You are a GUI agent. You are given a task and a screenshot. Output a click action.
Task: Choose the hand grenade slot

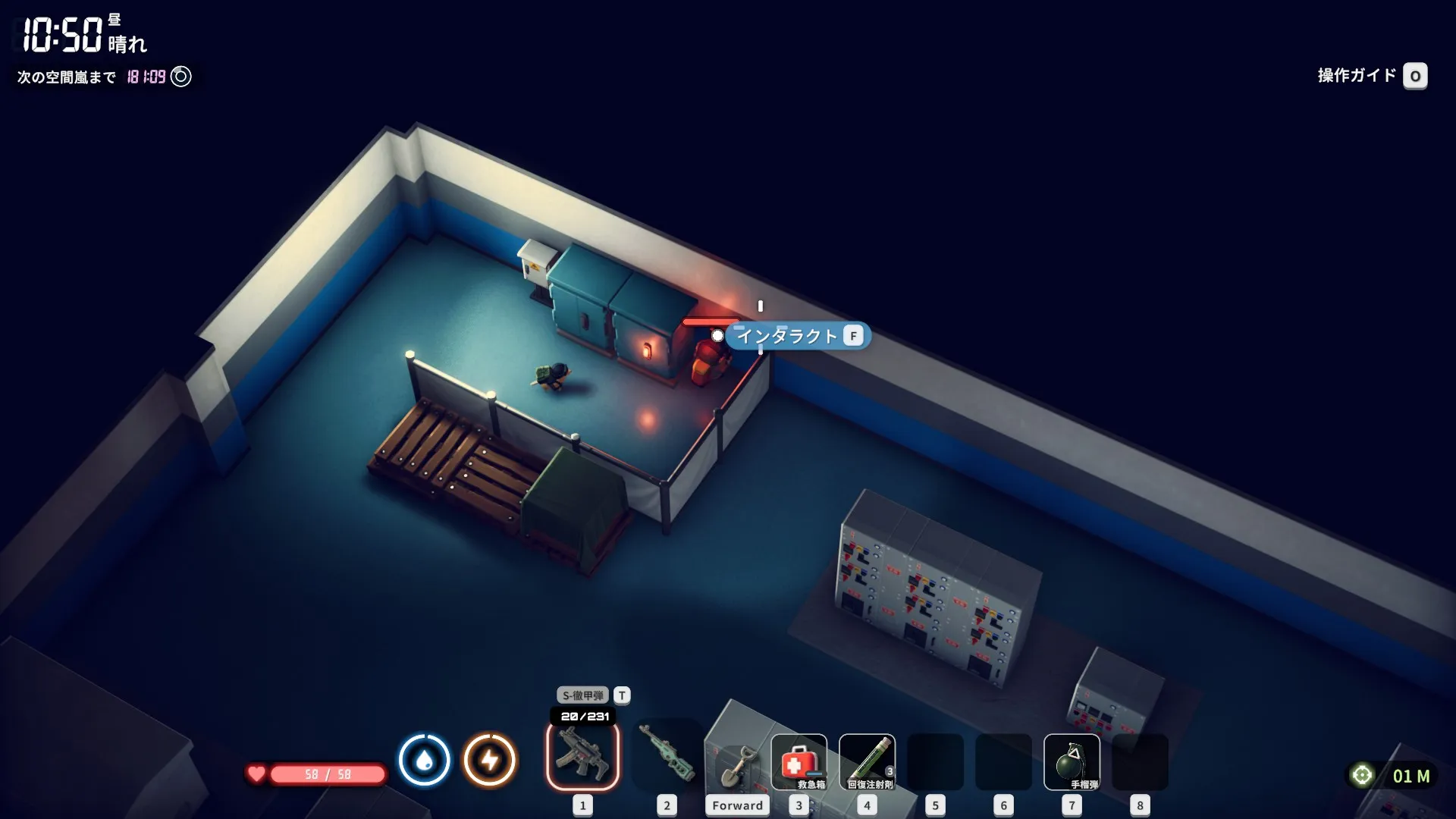coord(1071,761)
